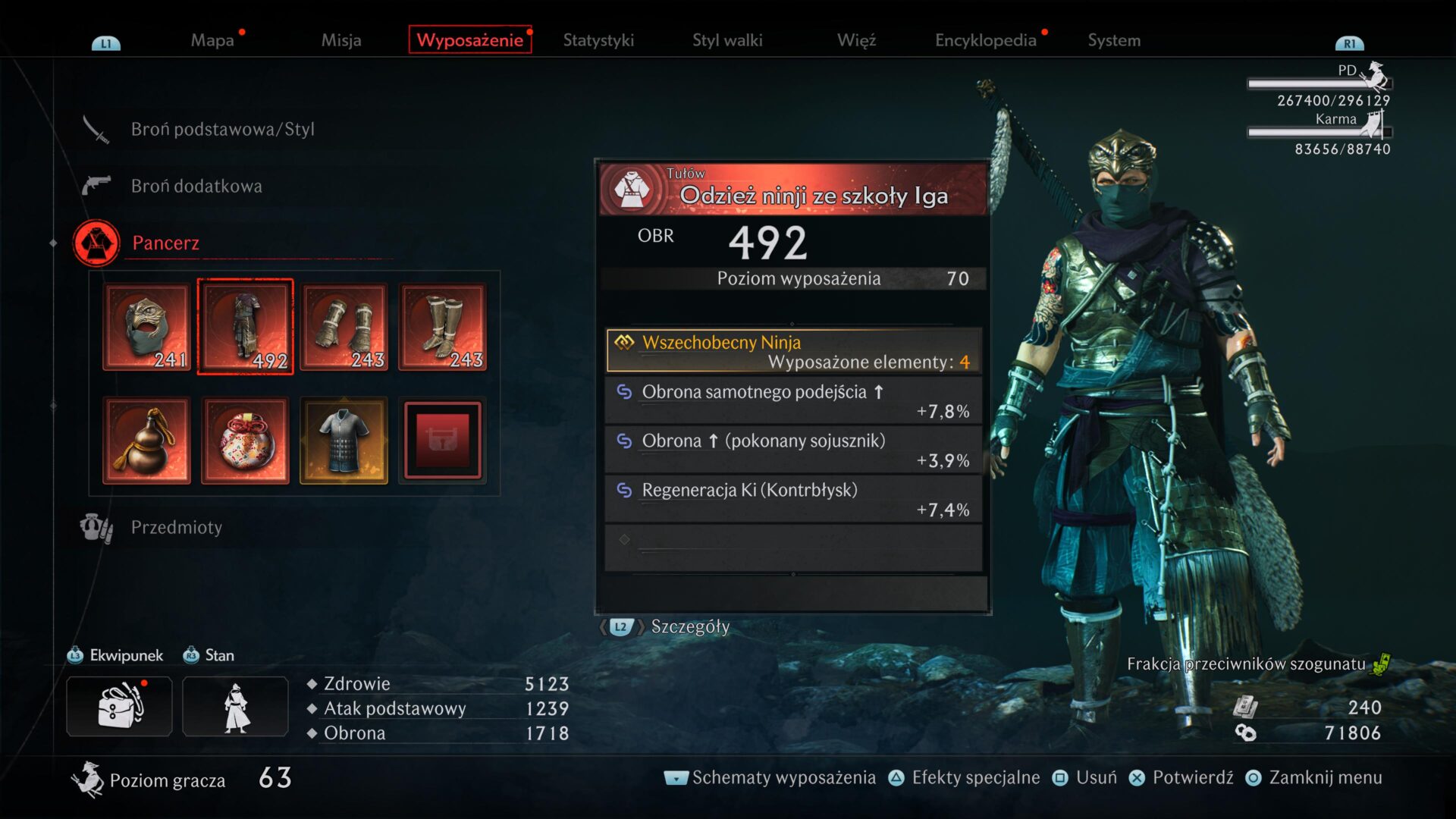Choose Broń podstawowa/Styl category
This screenshot has width=1456, height=819.
click(x=222, y=129)
